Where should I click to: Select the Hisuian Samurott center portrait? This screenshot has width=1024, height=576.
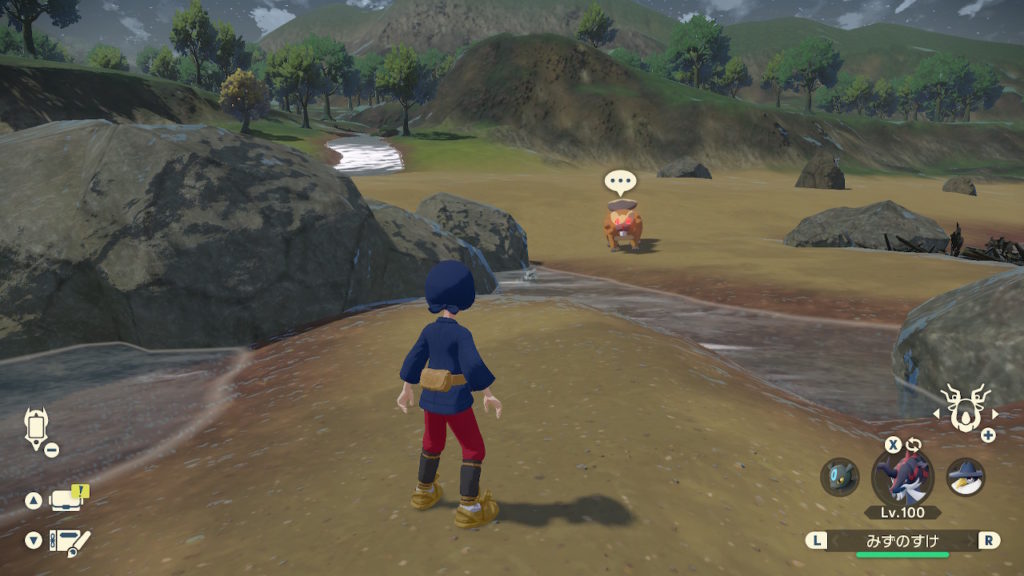[x=902, y=476]
